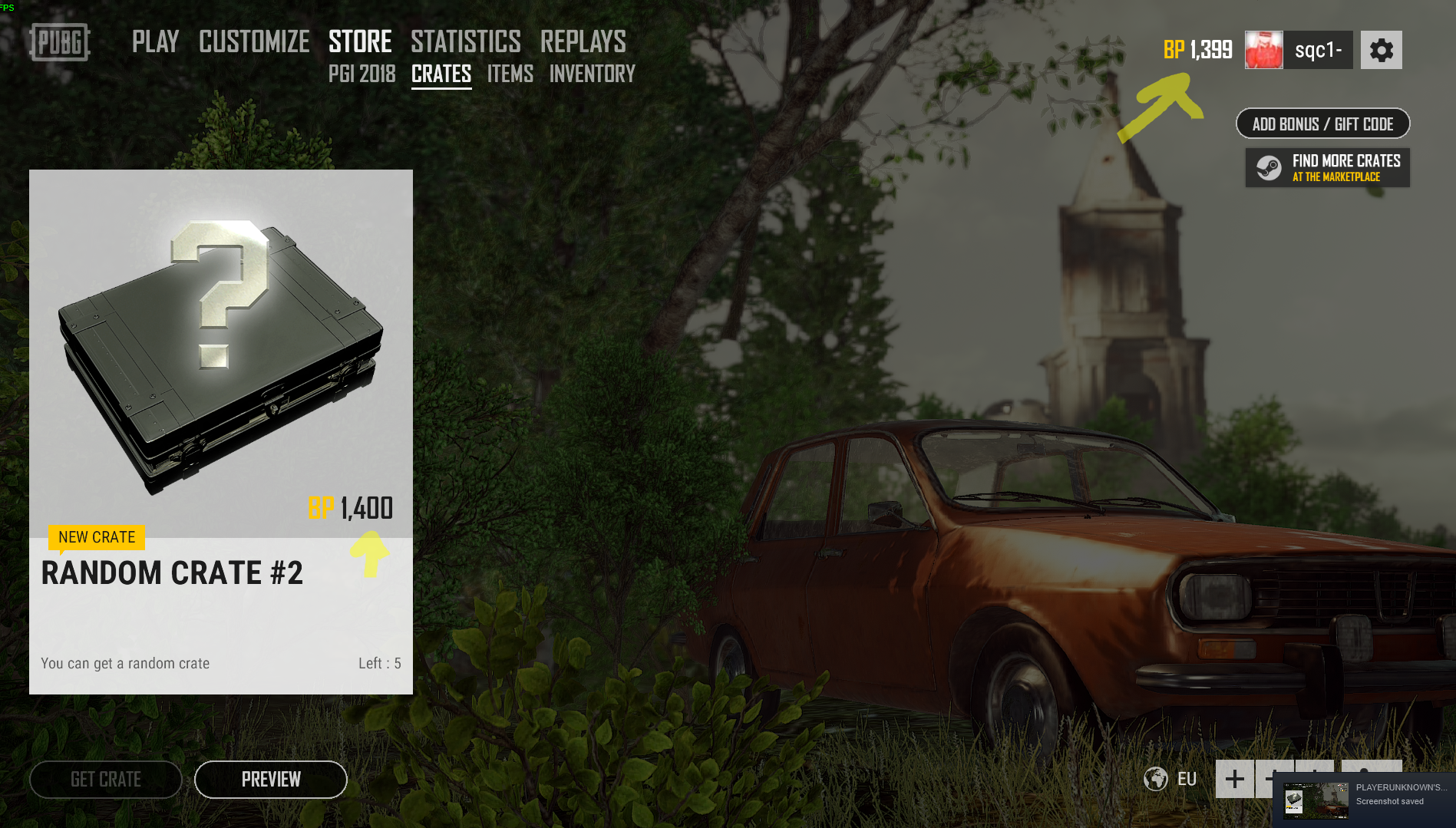
Task: Switch to the Items tab
Action: coord(510,74)
